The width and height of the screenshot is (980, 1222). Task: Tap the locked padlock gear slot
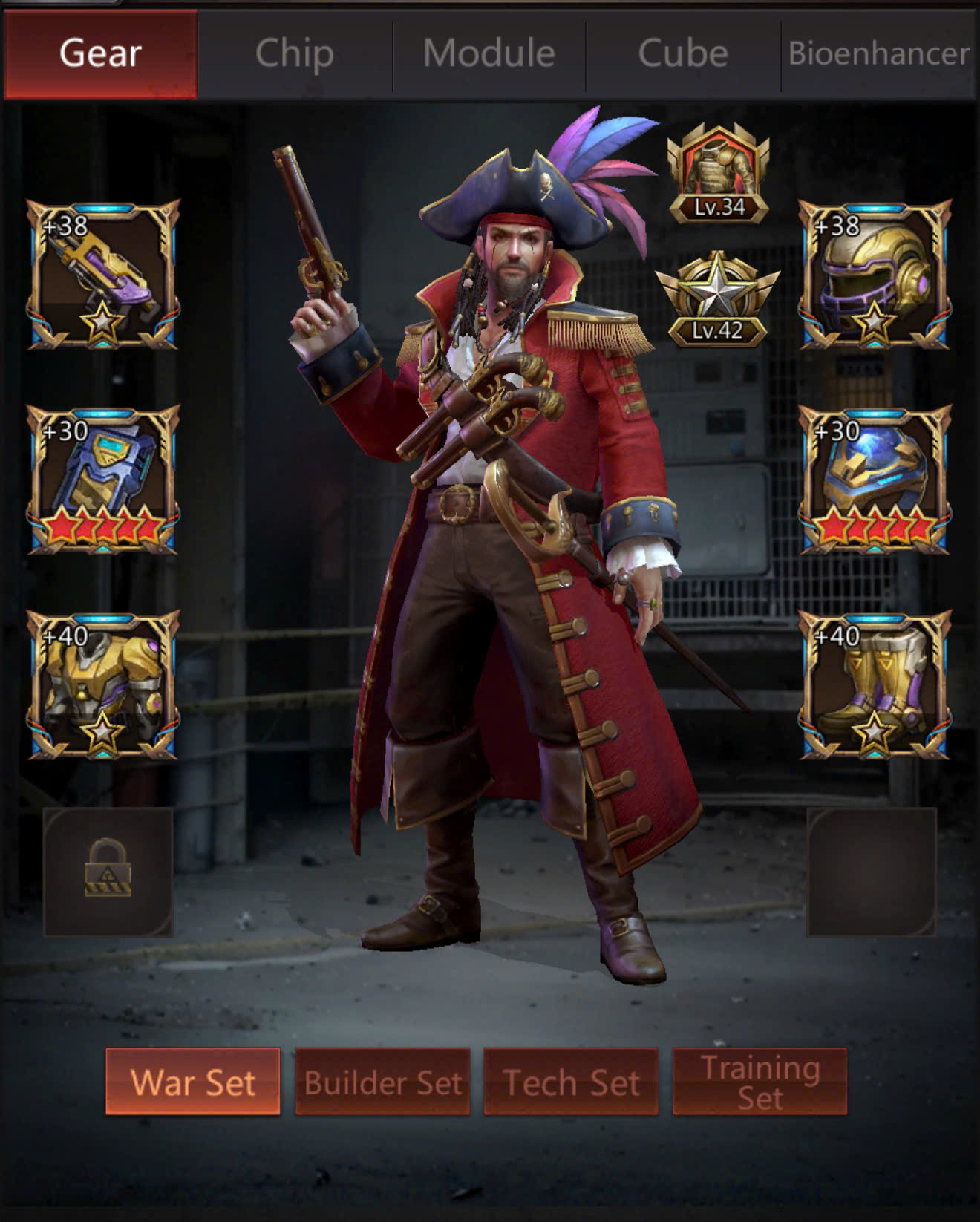pyautogui.click(x=108, y=872)
